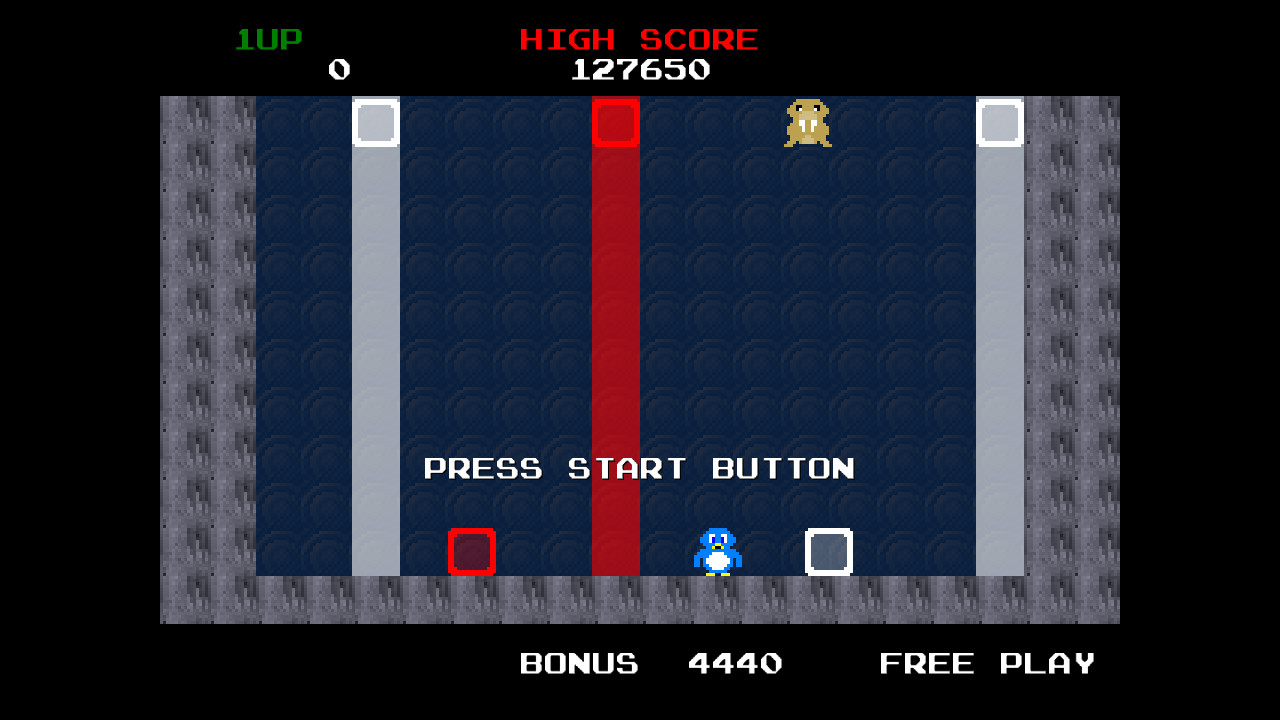Viewport: 1280px width, 720px height.
Task: Select the BONUS counter label
Action: 578,662
